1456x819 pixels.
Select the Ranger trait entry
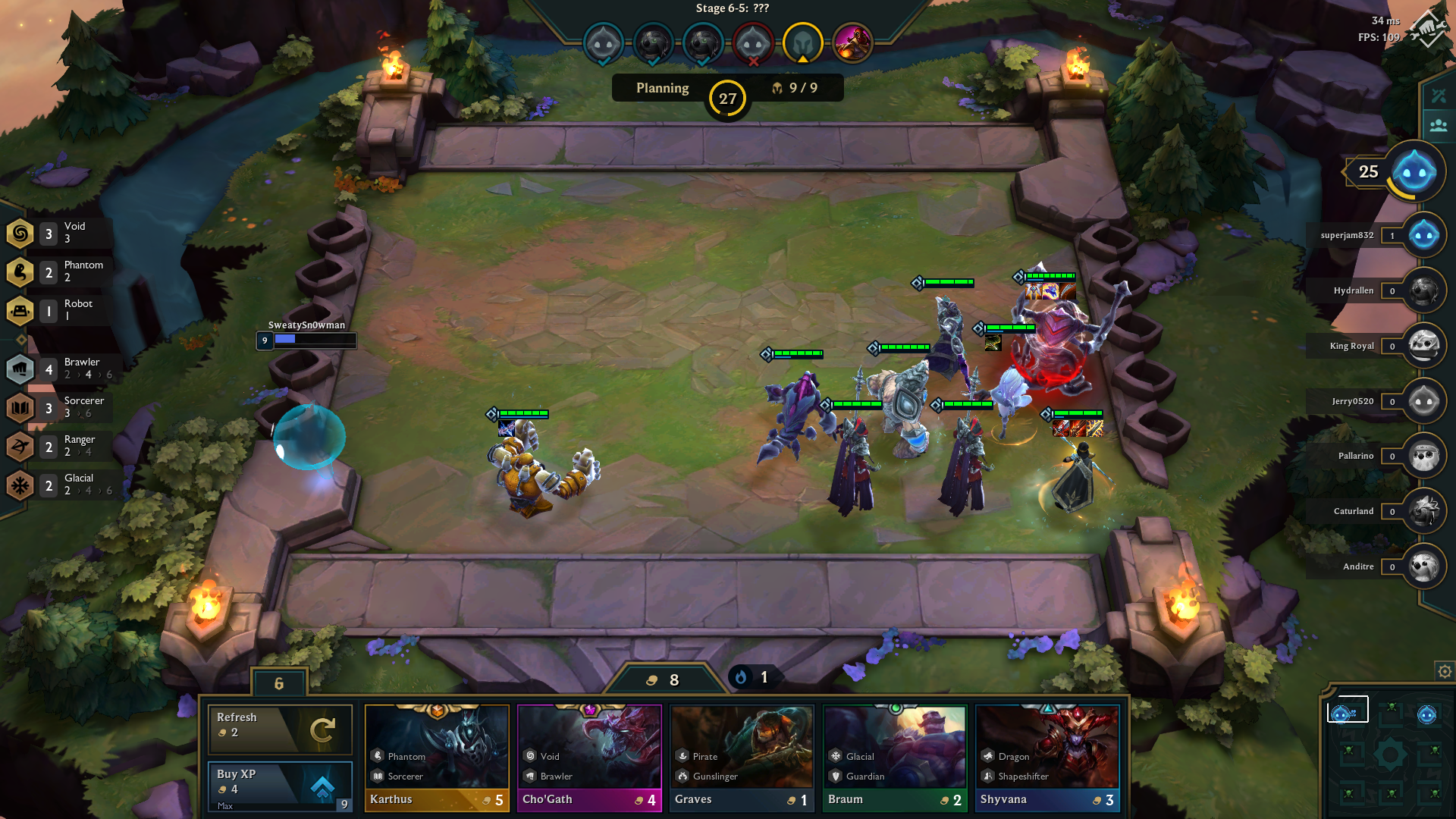(59, 446)
